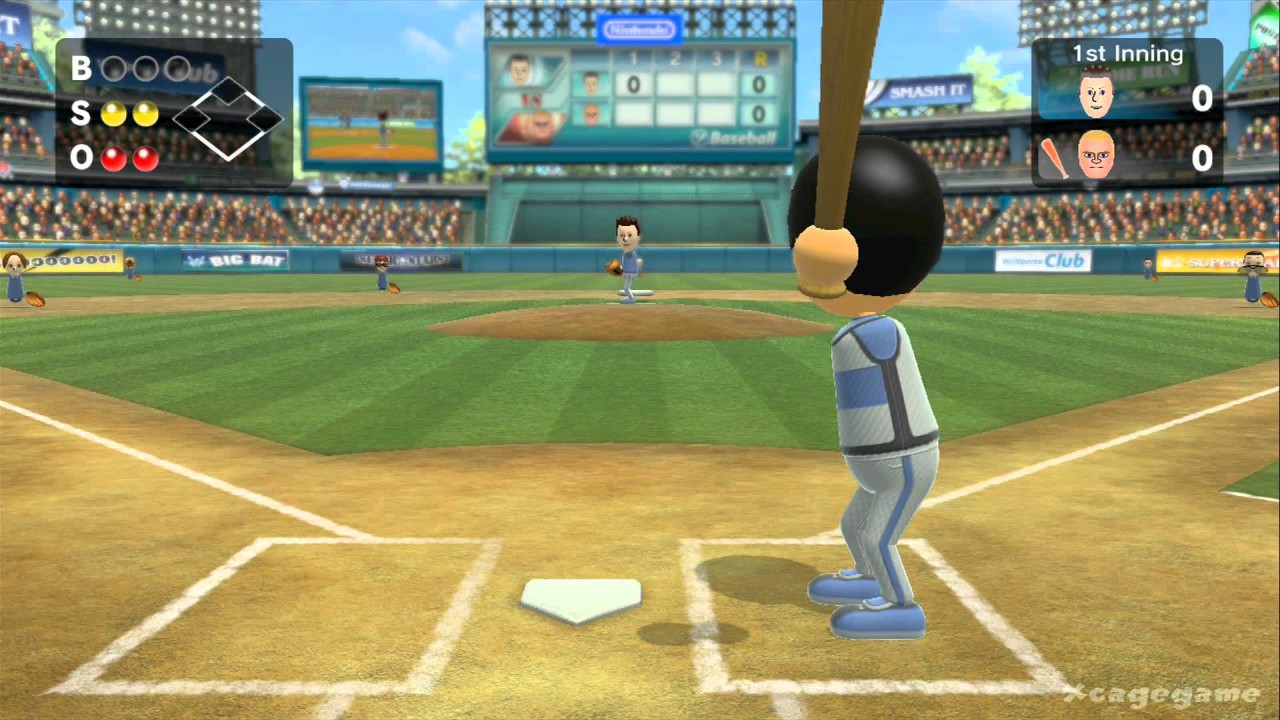The width and height of the screenshot is (1280, 720).
Task: Click the base runner diamond indicator
Action: [228, 119]
